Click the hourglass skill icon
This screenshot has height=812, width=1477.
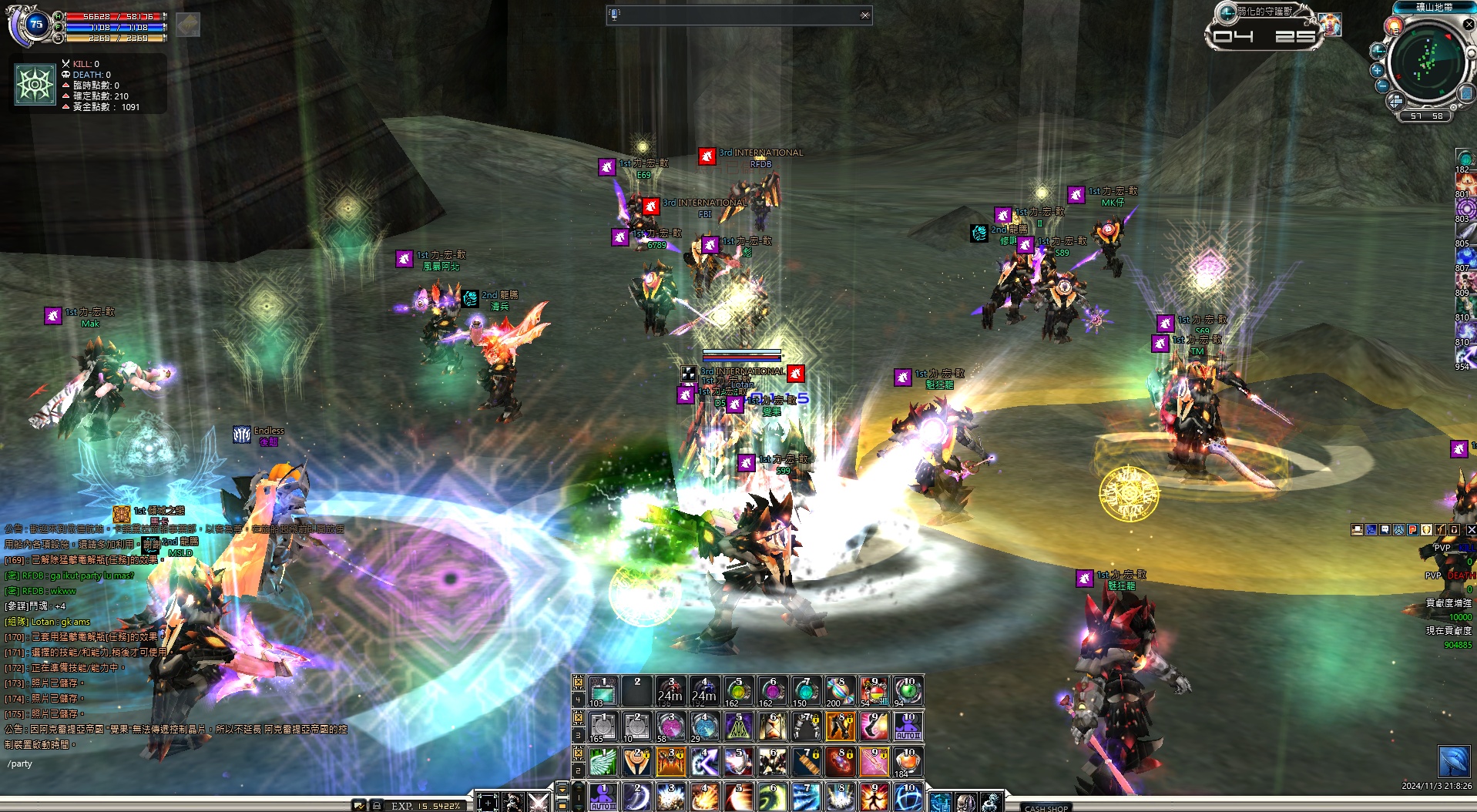[772, 726]
